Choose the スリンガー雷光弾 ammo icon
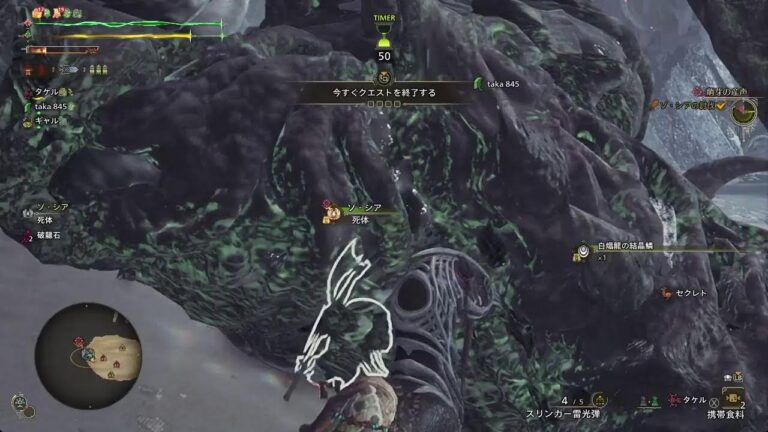 point(599,399)
